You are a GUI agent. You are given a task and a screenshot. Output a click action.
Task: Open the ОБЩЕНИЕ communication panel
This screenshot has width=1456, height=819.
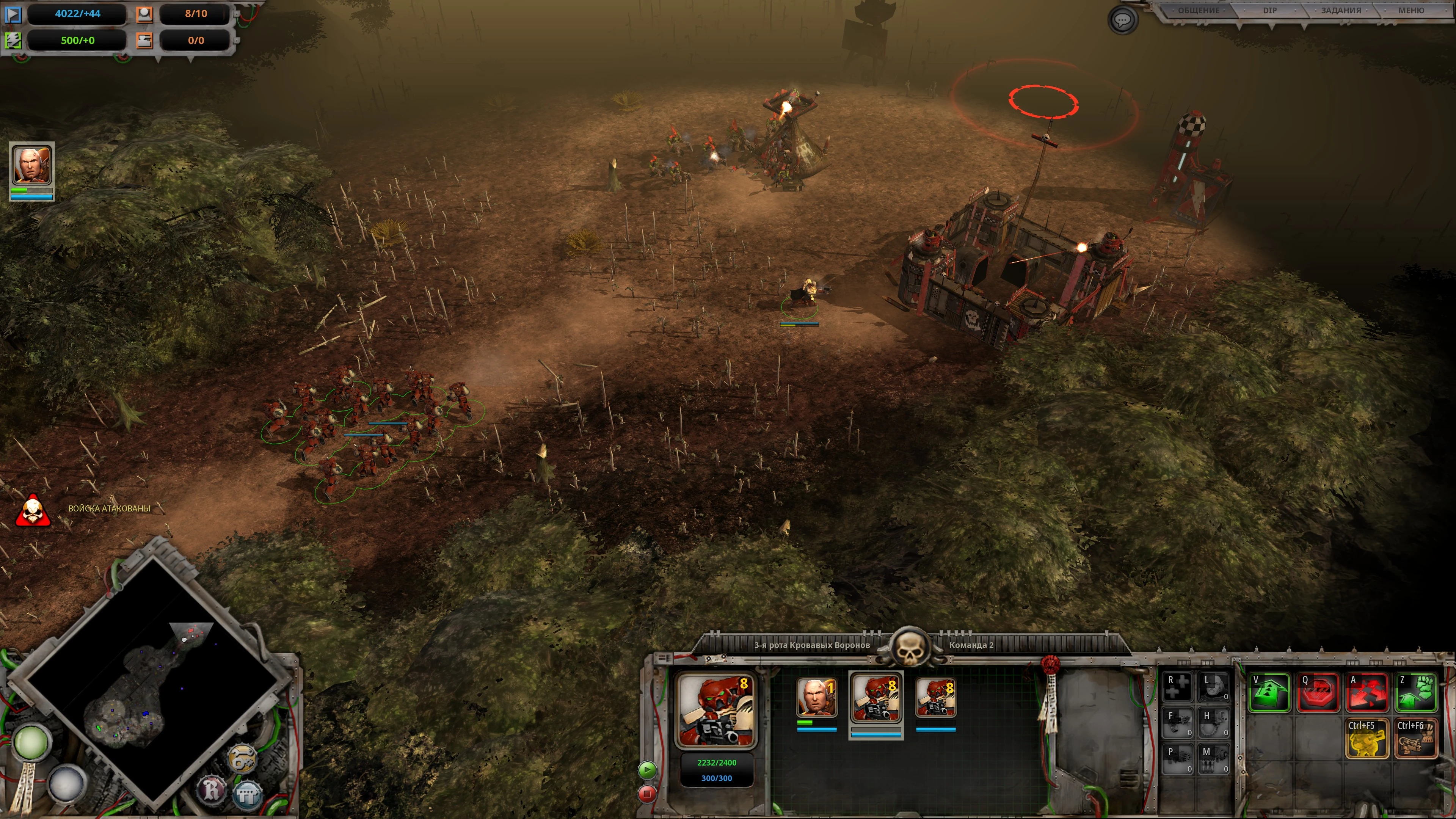[x=1198, y=11]
